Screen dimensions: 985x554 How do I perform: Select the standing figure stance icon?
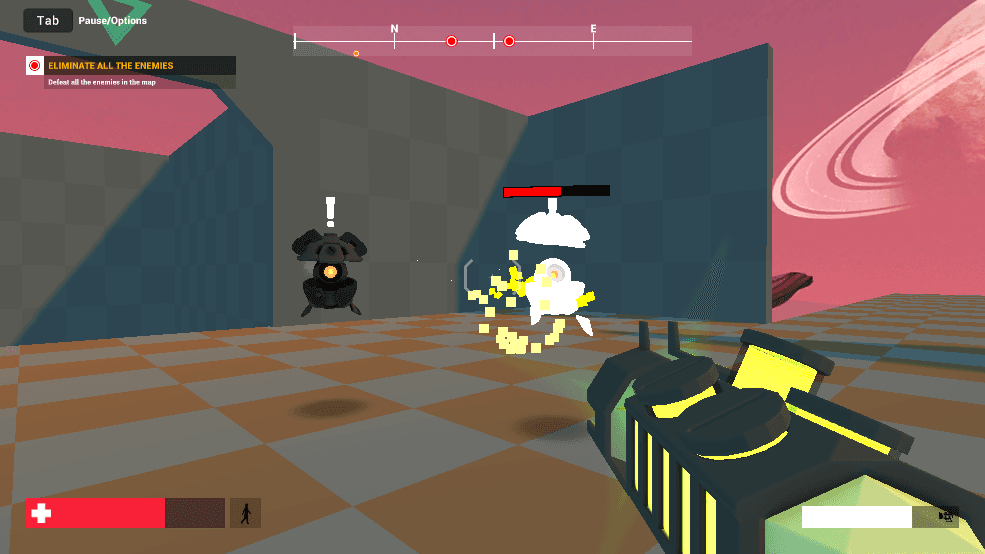245,513
